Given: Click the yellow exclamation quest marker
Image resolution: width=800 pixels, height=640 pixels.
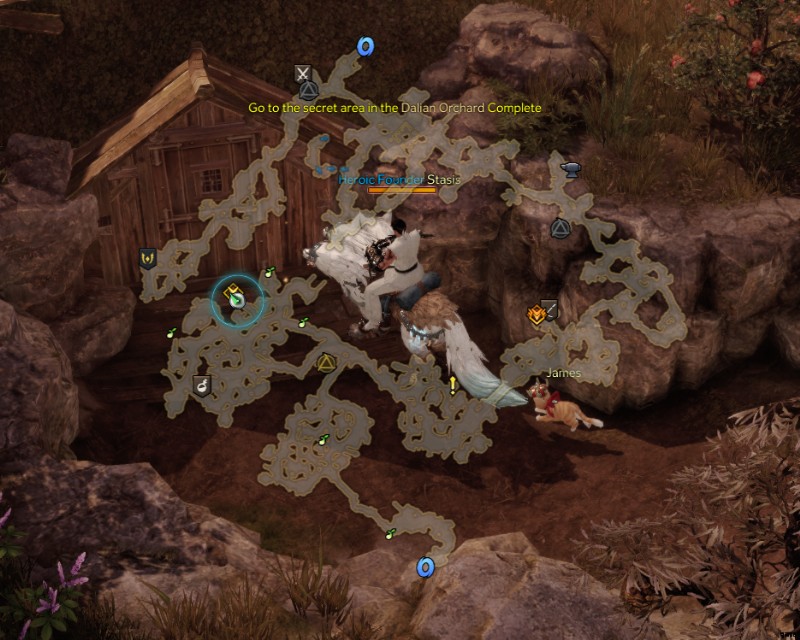Looking at the screenshot, I should tap(453, 384).
